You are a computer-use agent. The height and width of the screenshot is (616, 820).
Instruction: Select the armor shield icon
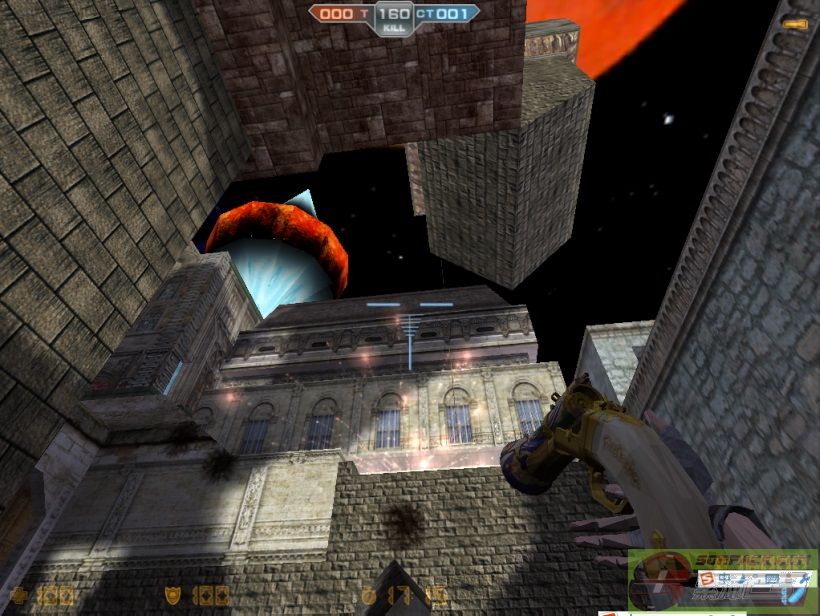[173, 596]
